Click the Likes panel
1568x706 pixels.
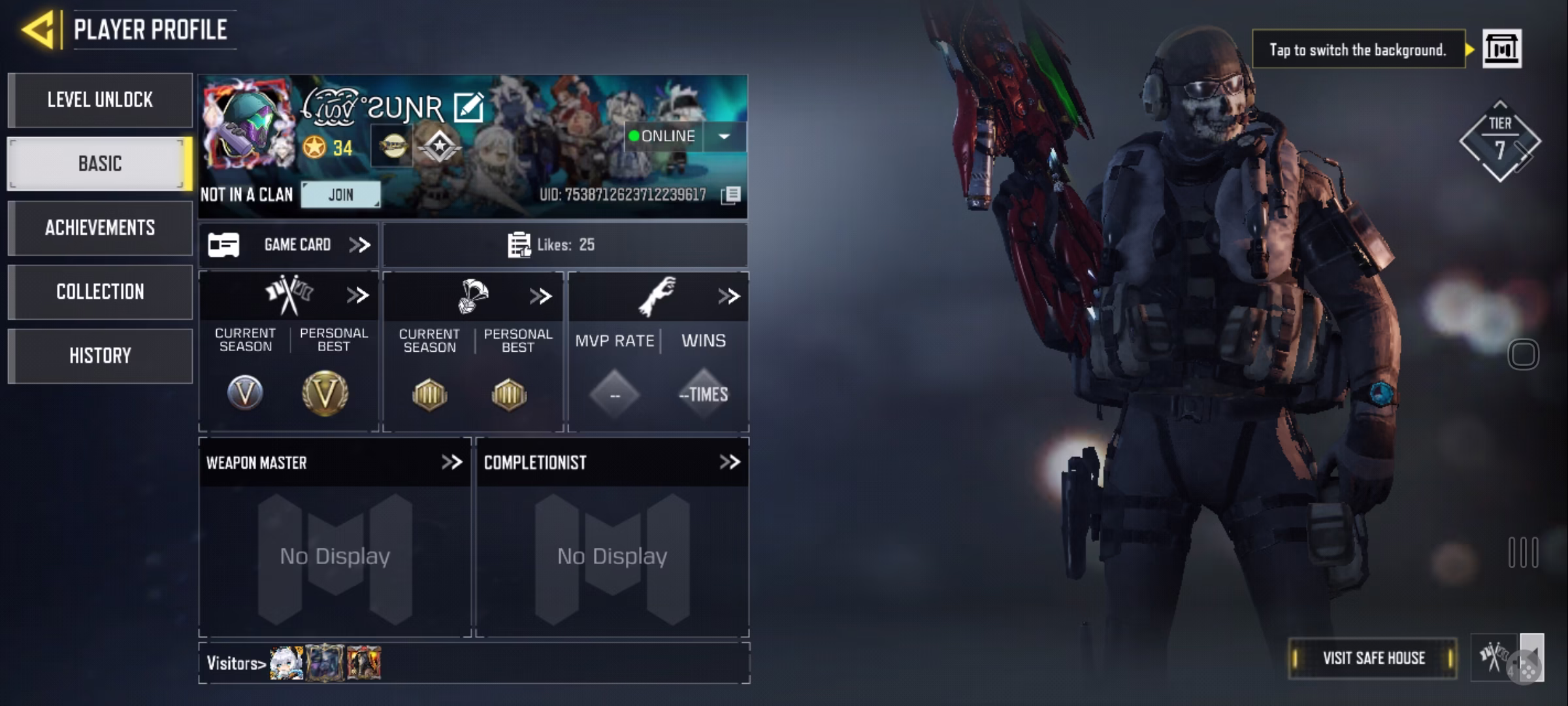[564, 245]
